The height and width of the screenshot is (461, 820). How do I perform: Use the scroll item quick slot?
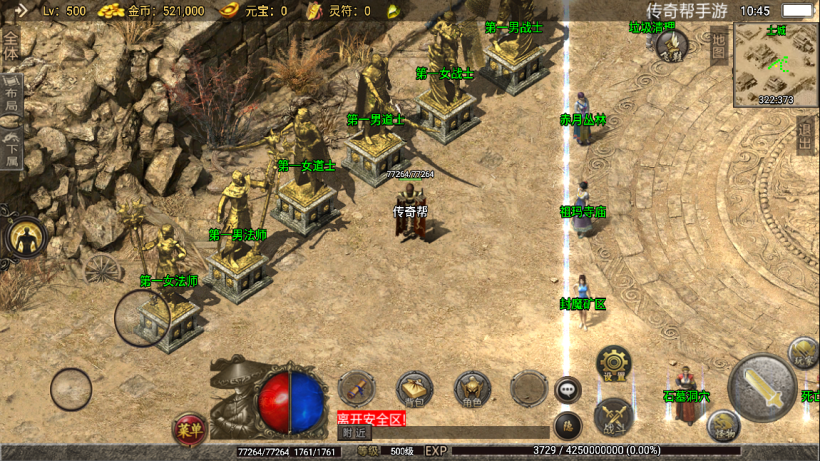pyautogui.click(x=355, y=388)
